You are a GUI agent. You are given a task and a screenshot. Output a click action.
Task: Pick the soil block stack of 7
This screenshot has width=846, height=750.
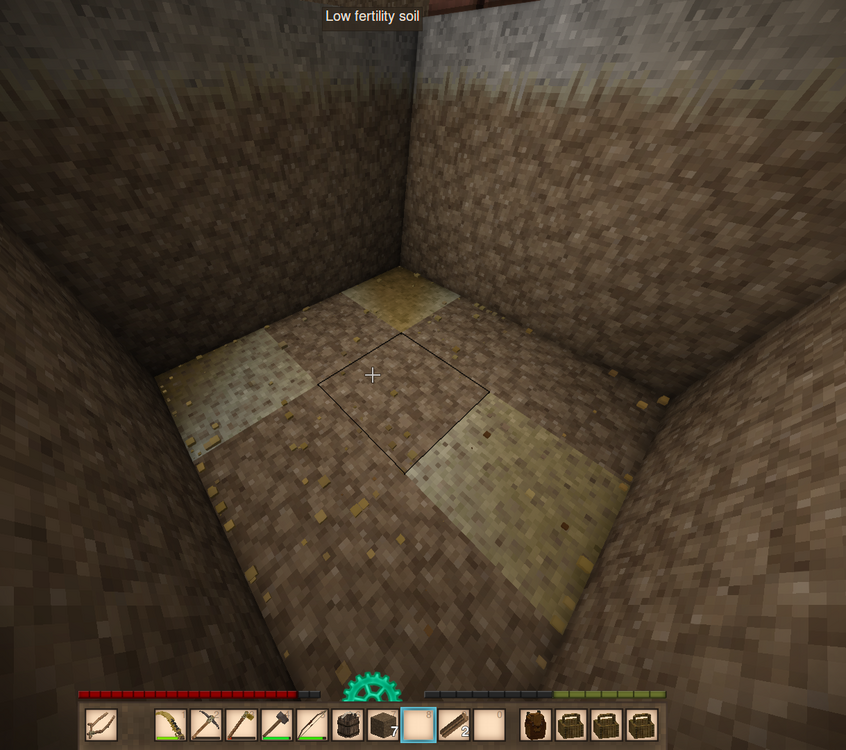tap(383, 724)
